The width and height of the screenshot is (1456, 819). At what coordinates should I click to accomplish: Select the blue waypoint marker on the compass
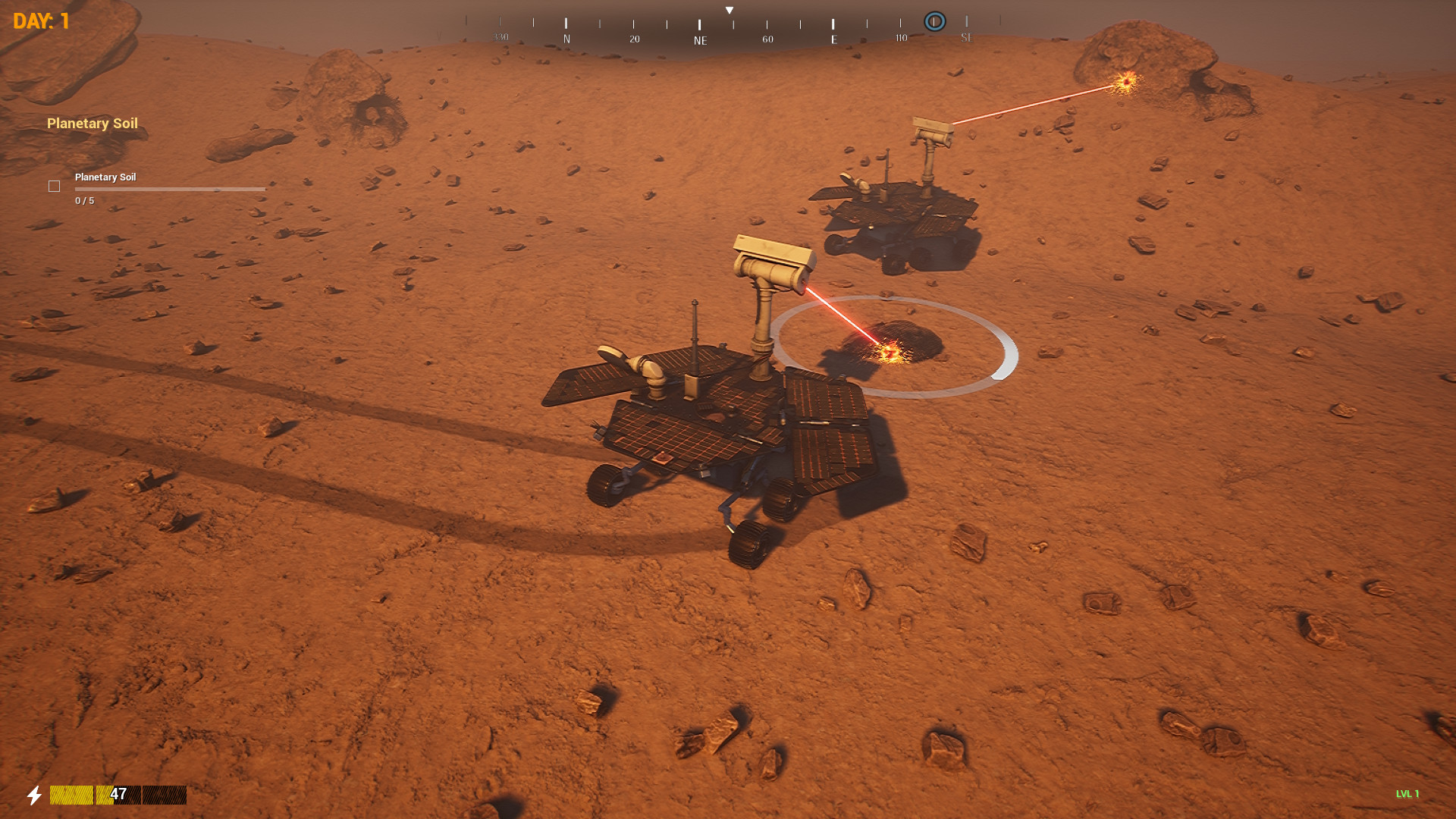[934, 21]
